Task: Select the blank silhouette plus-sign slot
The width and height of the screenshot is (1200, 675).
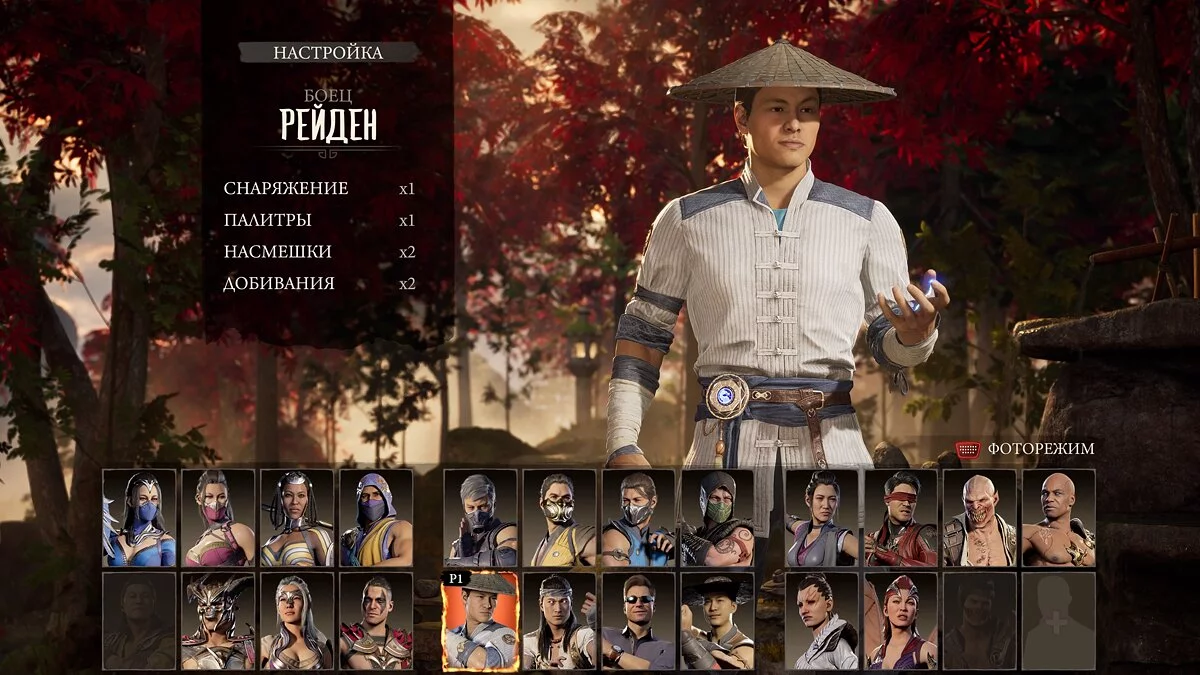Action: coord(1058,621)
